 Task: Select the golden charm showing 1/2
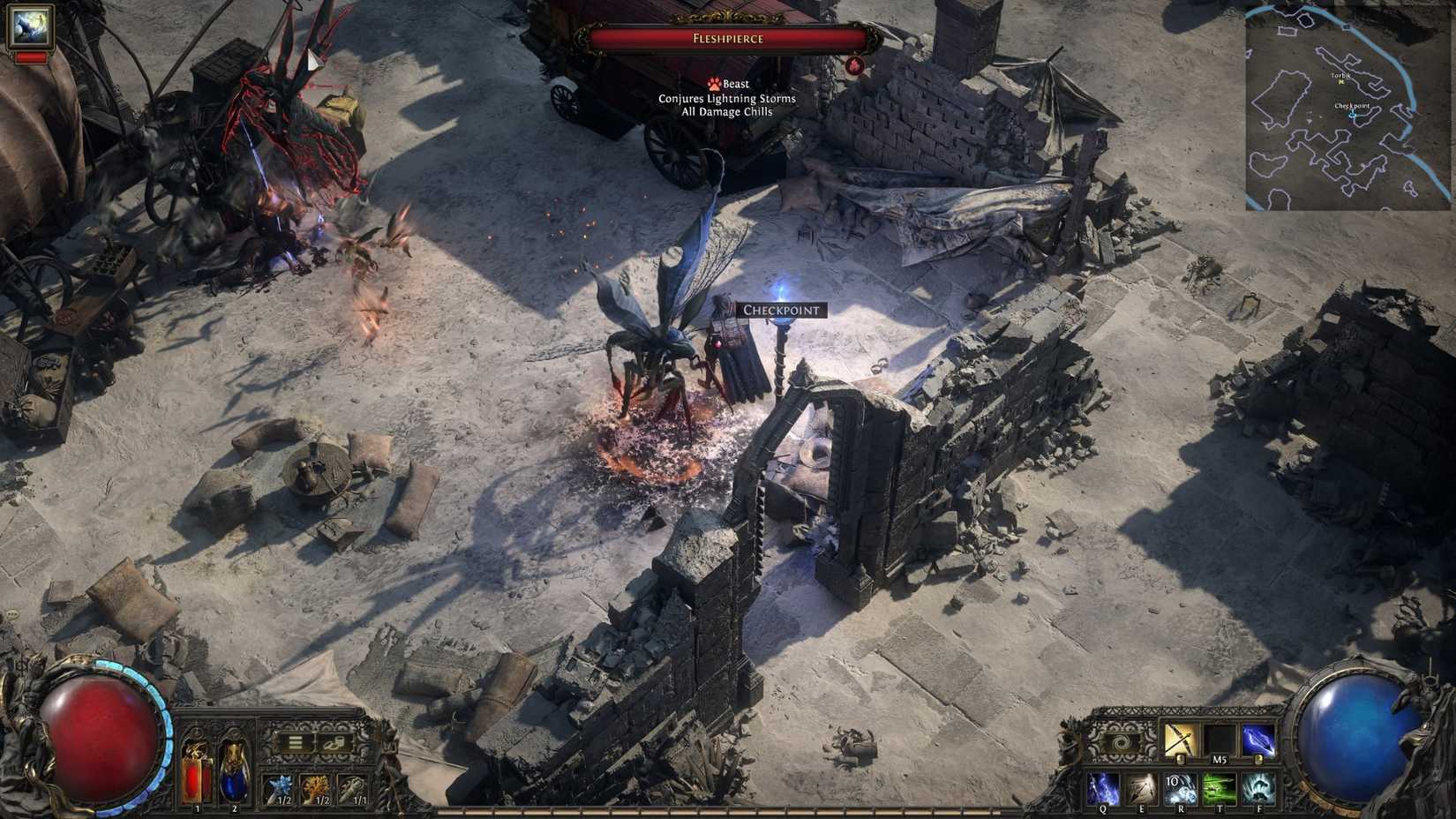[316, 788]
